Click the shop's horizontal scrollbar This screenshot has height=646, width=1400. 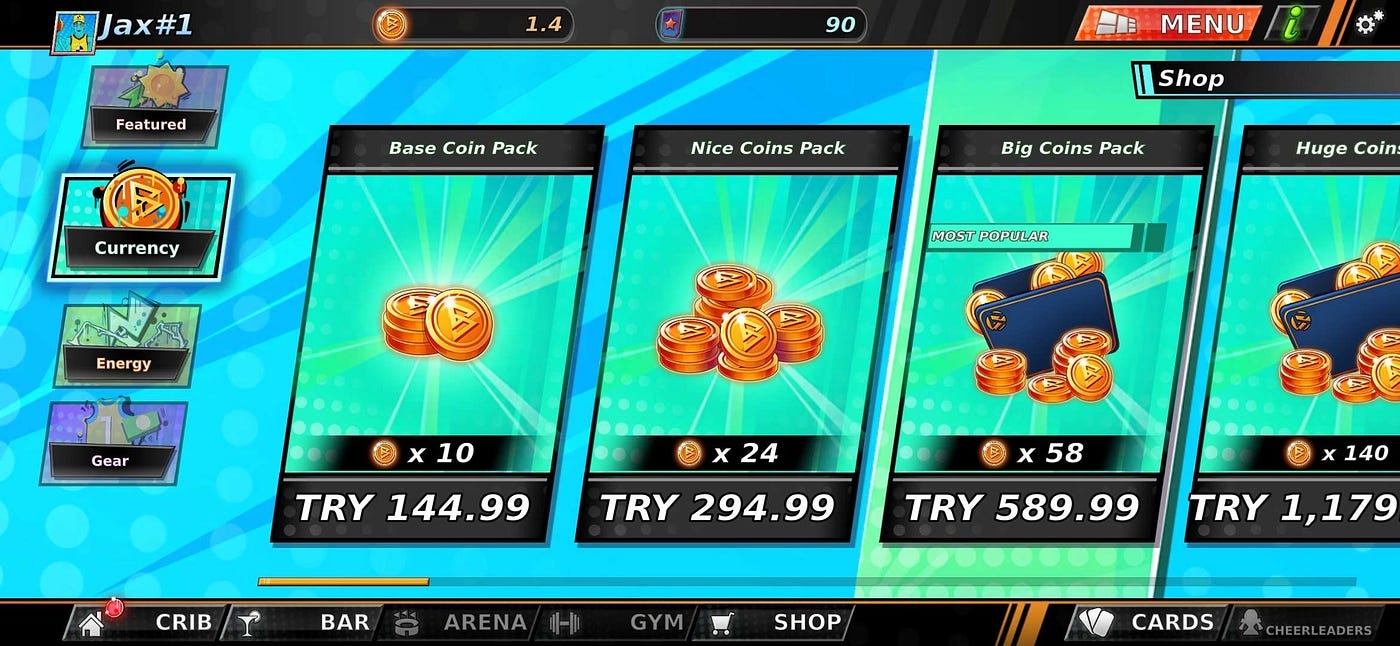coord(343,581)
